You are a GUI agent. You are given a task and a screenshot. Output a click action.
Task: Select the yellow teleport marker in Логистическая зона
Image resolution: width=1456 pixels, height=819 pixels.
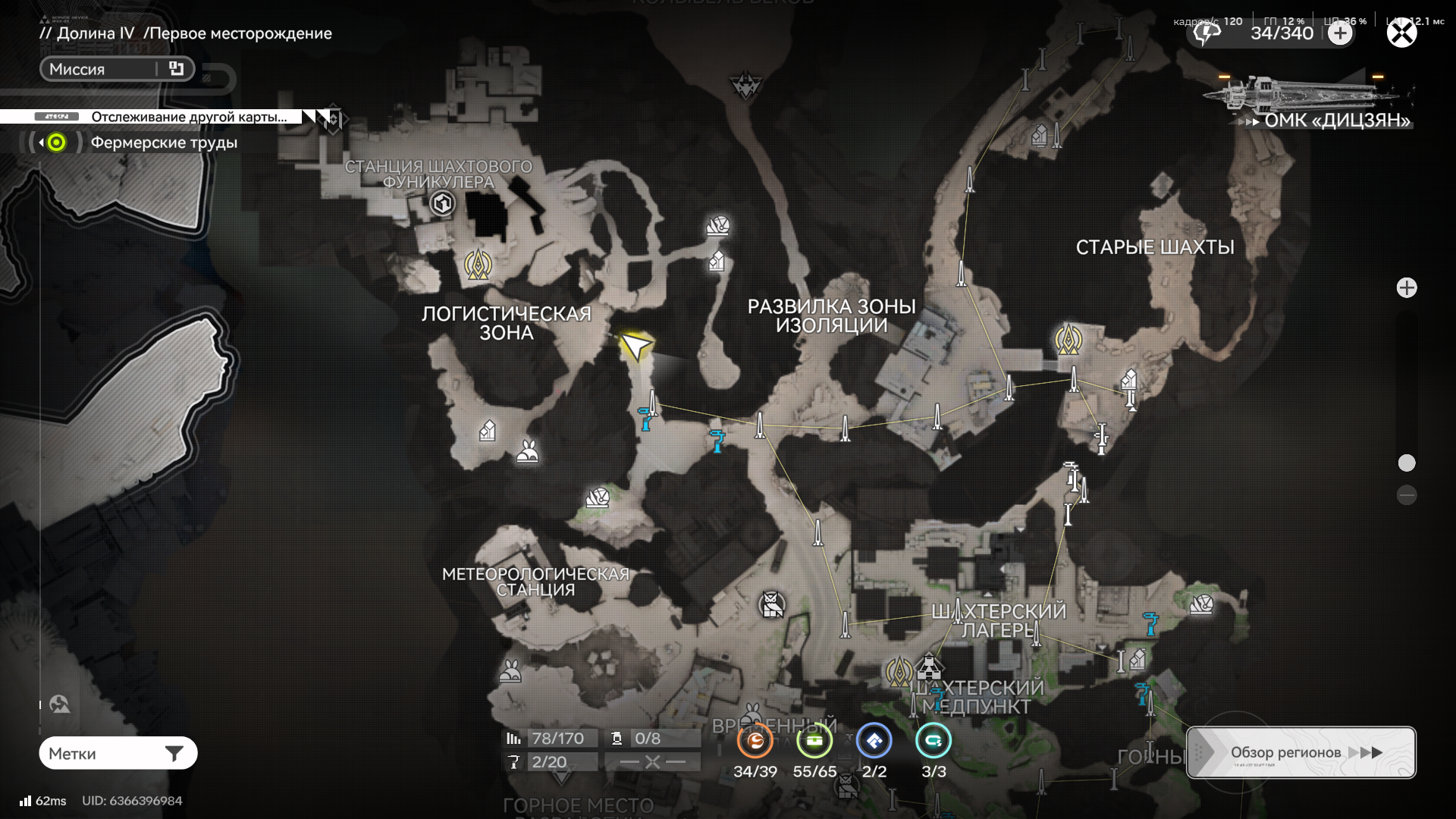click(x=478, y=265)
